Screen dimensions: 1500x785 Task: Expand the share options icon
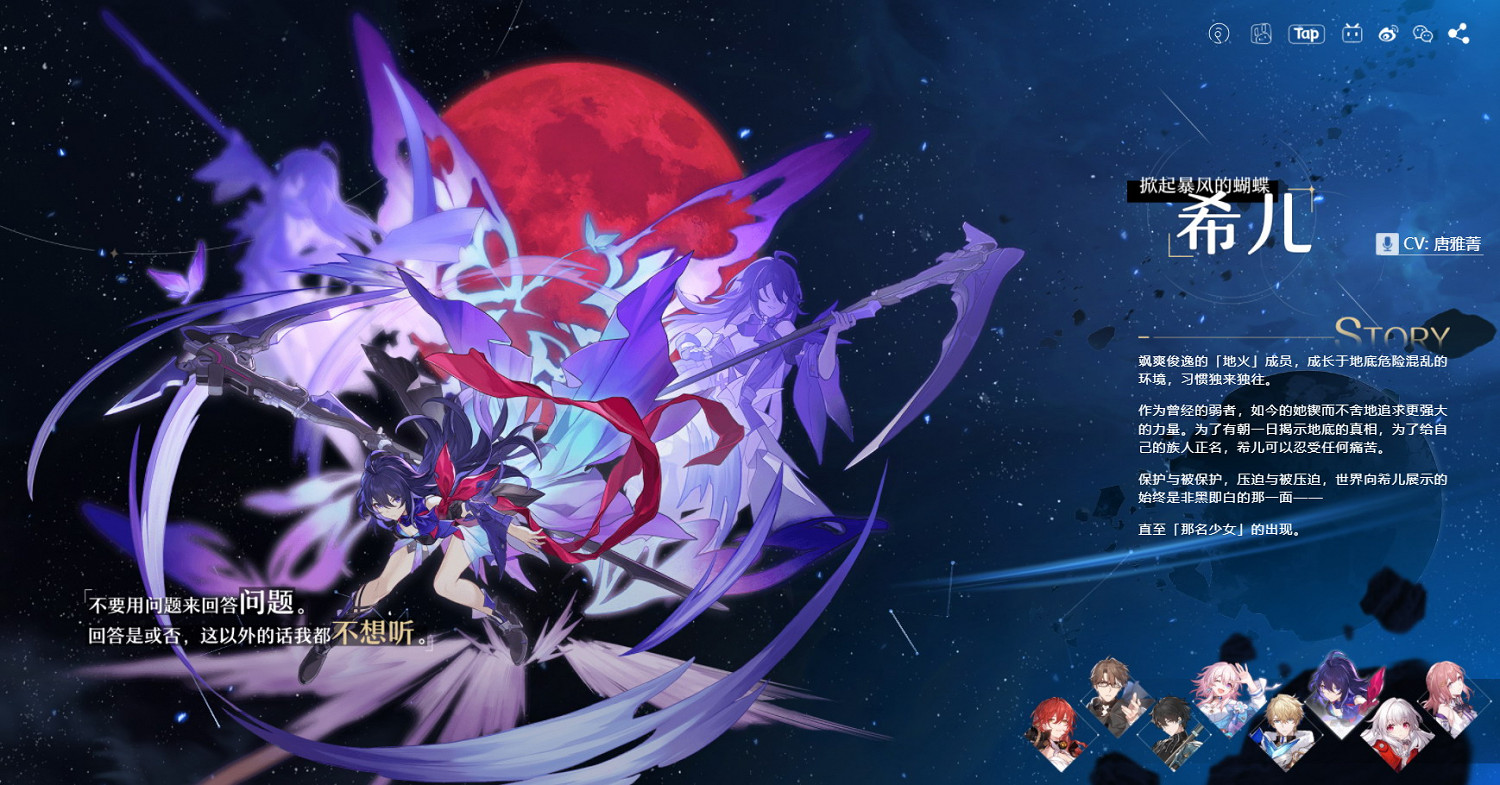[1457, 33]
